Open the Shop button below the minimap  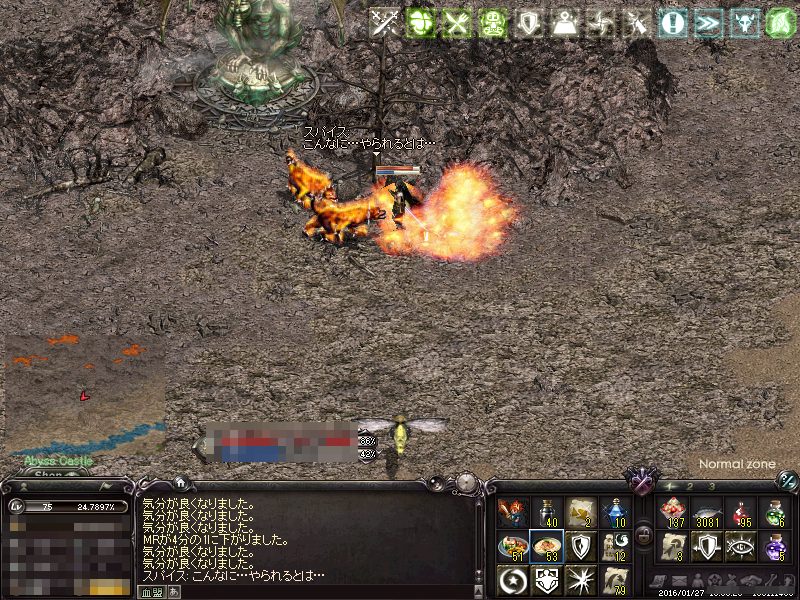(x=48, y=474)
